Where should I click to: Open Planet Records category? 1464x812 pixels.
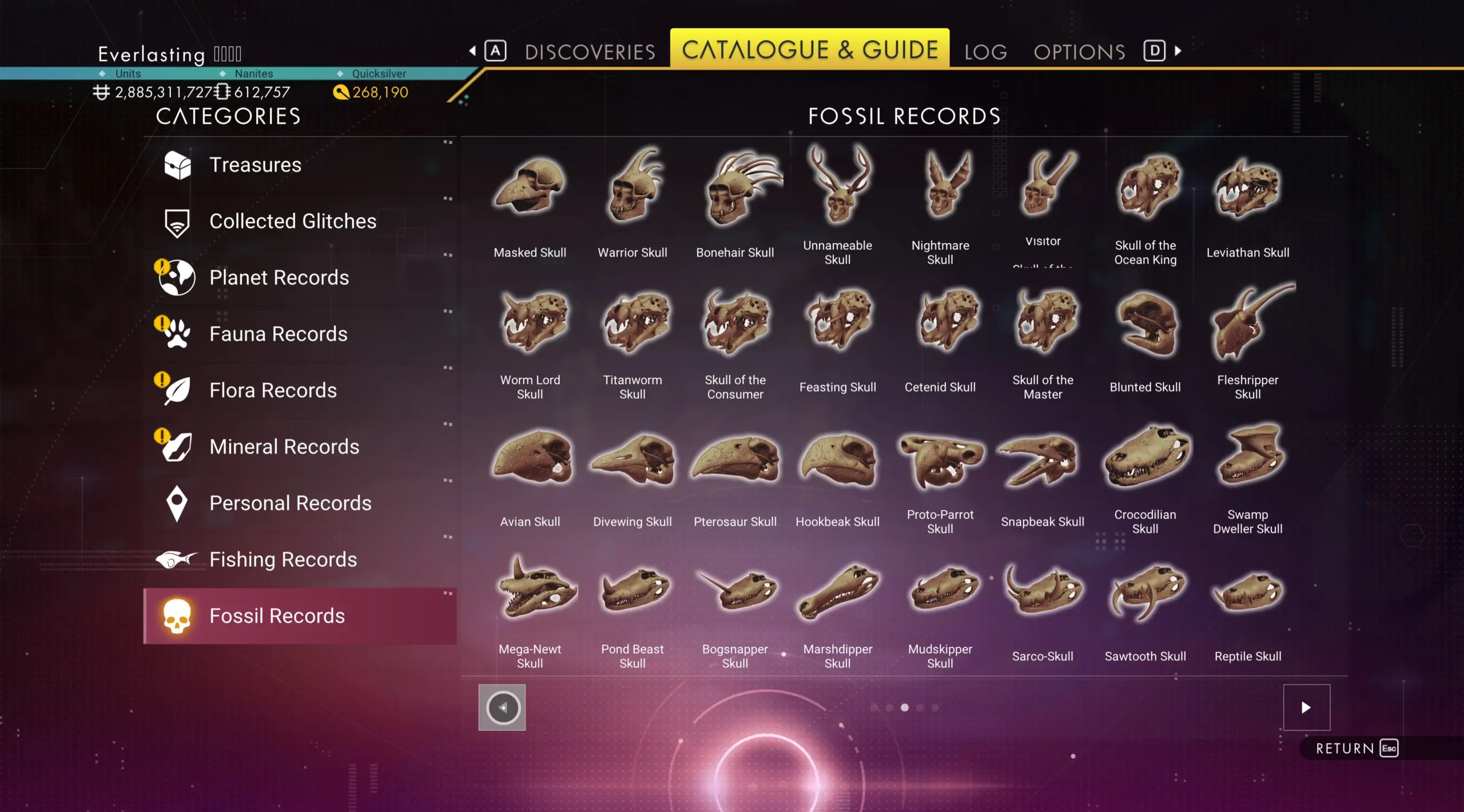279,277
